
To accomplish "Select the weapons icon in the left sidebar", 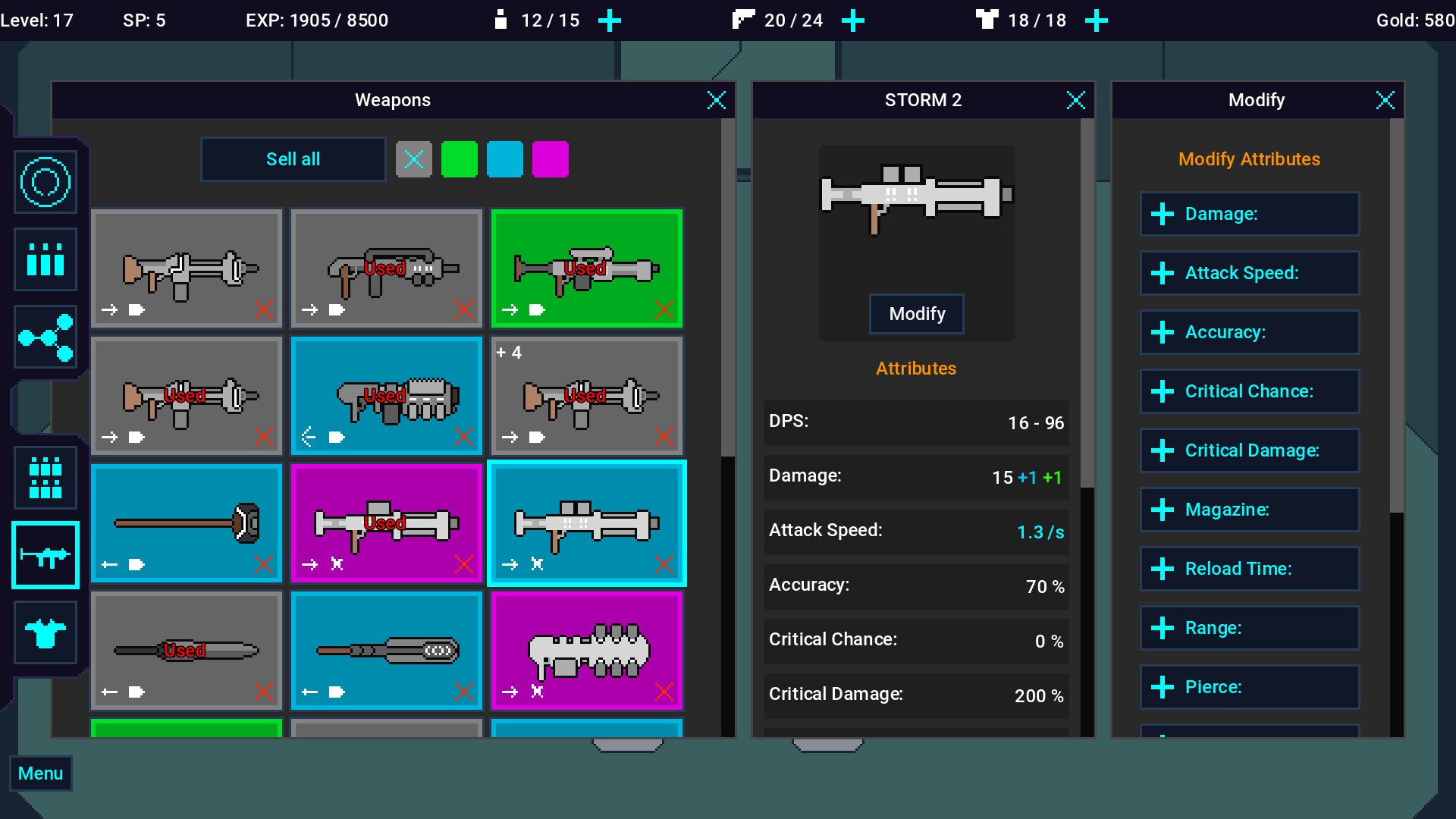I will click(x=45, y=556).
